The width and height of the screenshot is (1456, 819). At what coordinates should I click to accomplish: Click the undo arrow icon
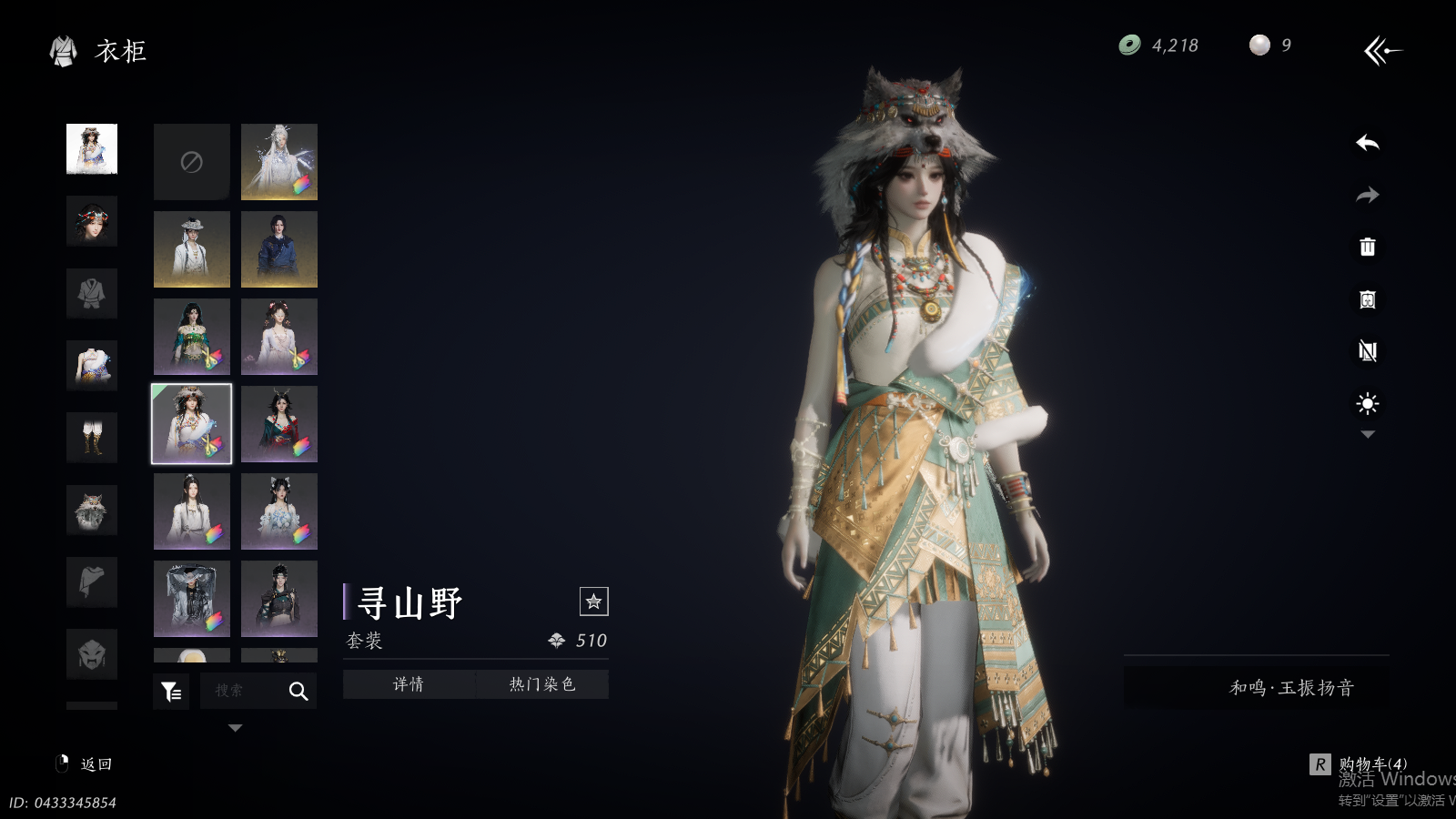coord(1367,143)
